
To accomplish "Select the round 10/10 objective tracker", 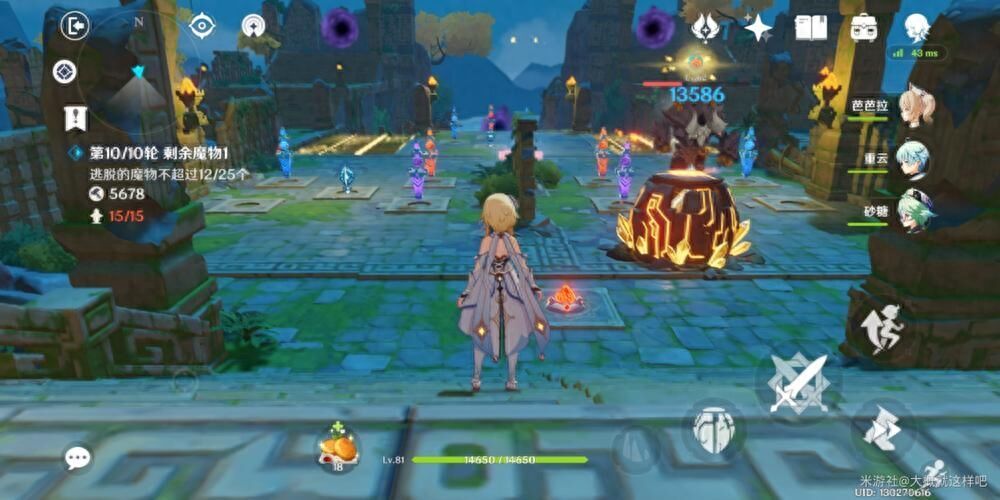I will coord(160,153).
